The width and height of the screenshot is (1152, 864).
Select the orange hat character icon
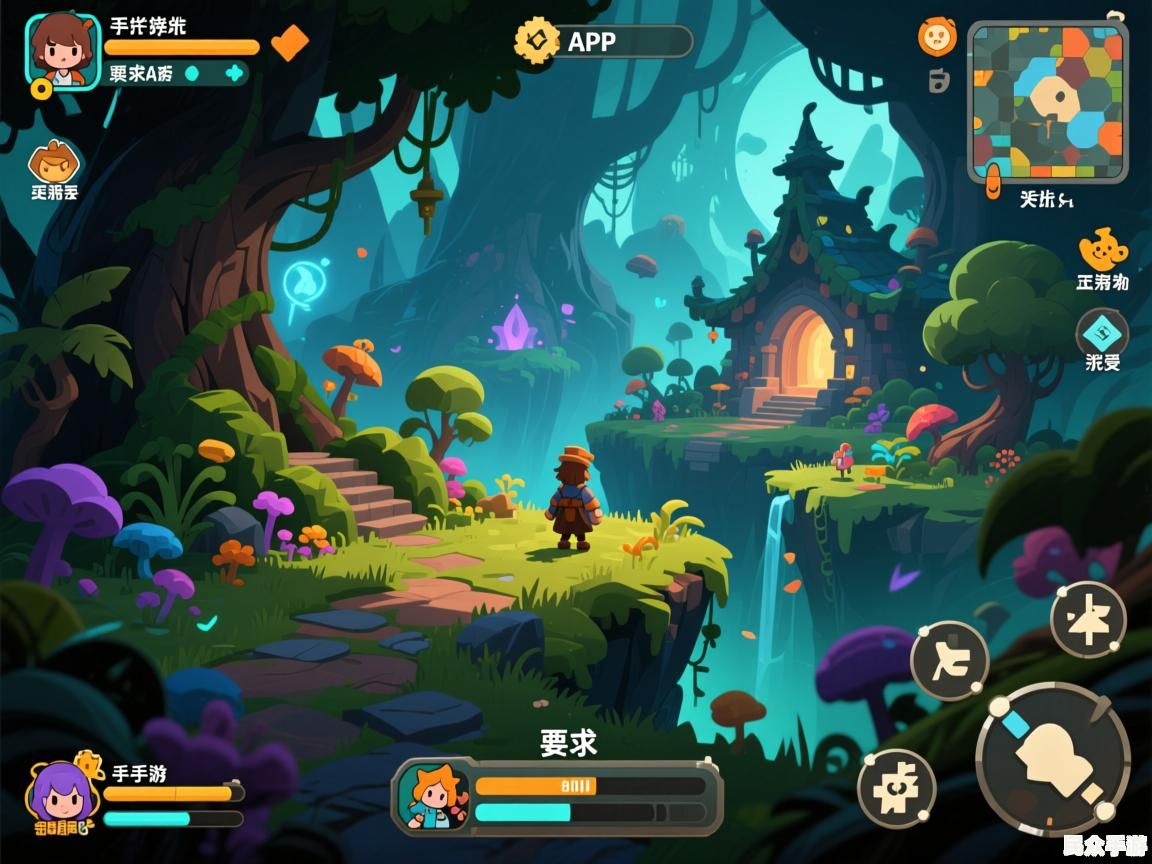(54, 163)
